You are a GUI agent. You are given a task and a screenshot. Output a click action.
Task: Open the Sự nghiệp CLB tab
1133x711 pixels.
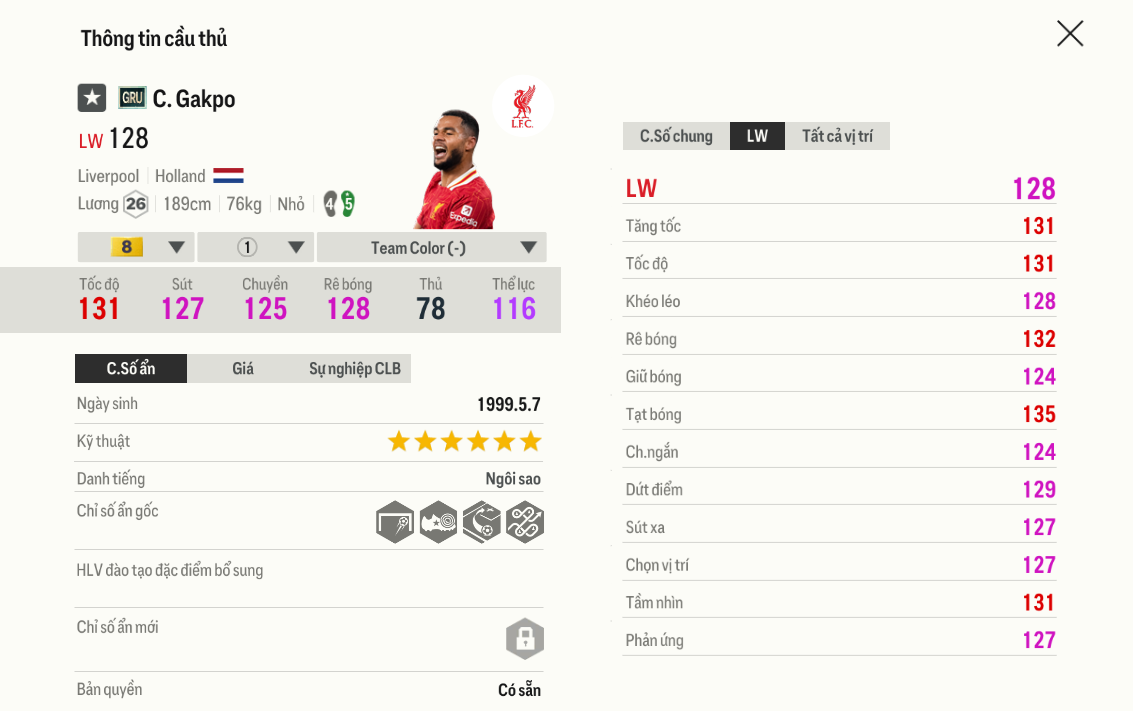tap(354, 368)
